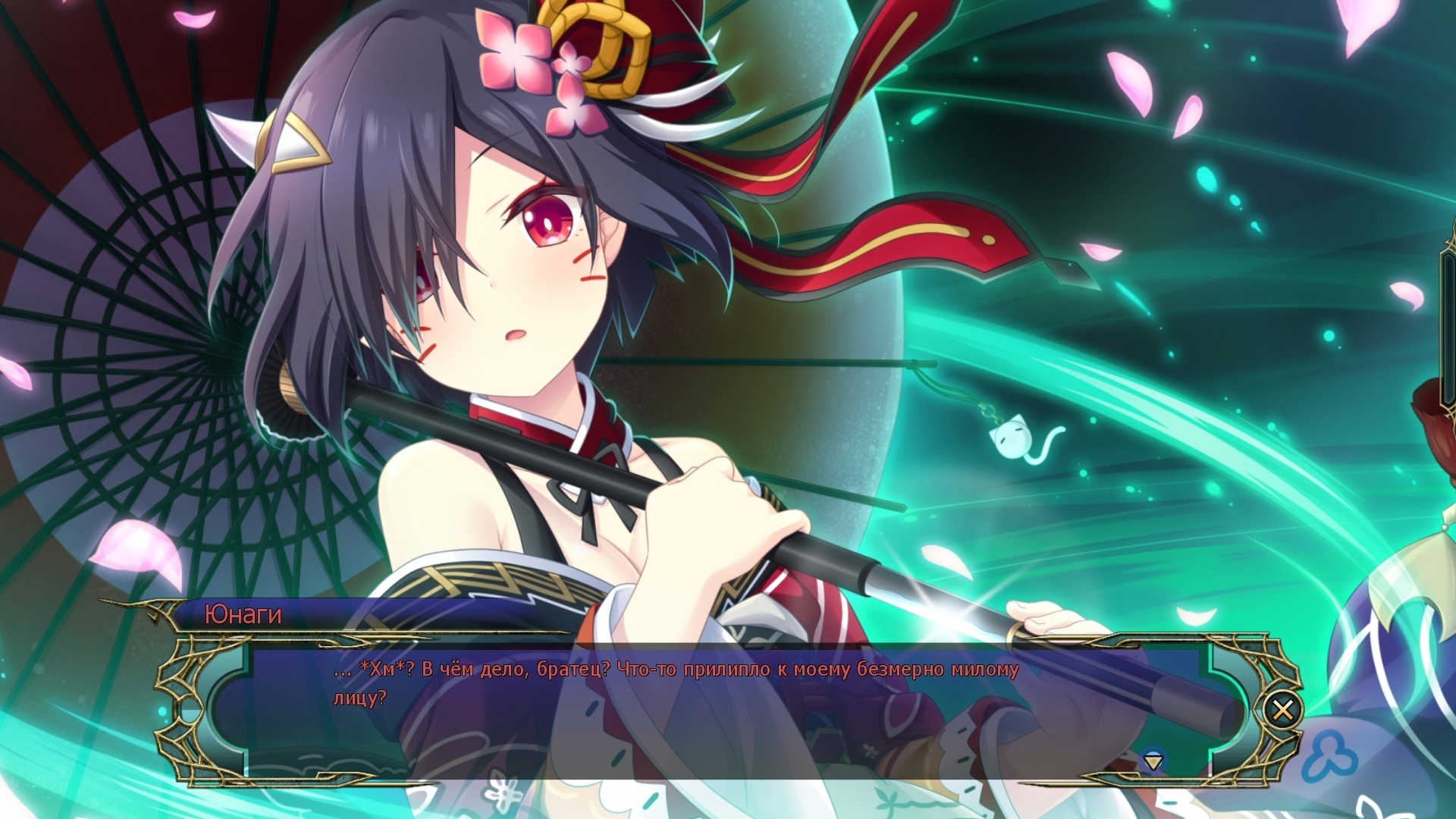The image size is (1456, 819).
Task: Click Yunagi's dialogue text to continue
Action: pos(675,682)
